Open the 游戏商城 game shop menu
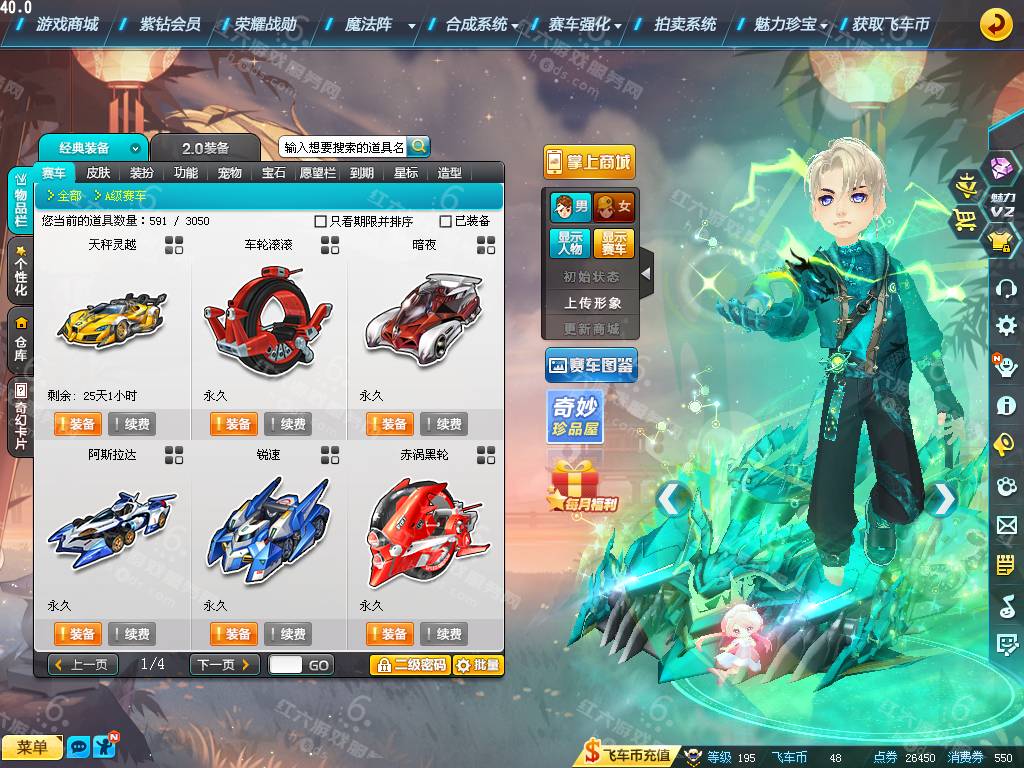 pos(66,24)
